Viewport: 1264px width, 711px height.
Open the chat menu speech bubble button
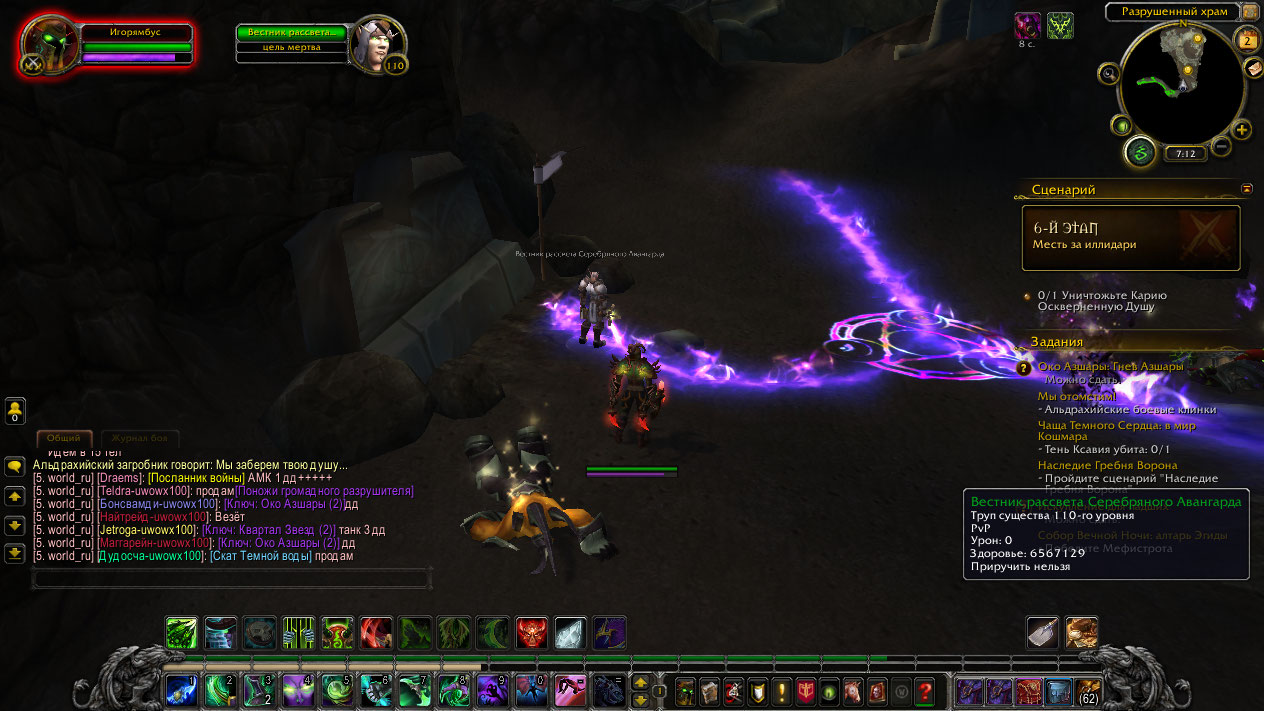pos(15,466)
